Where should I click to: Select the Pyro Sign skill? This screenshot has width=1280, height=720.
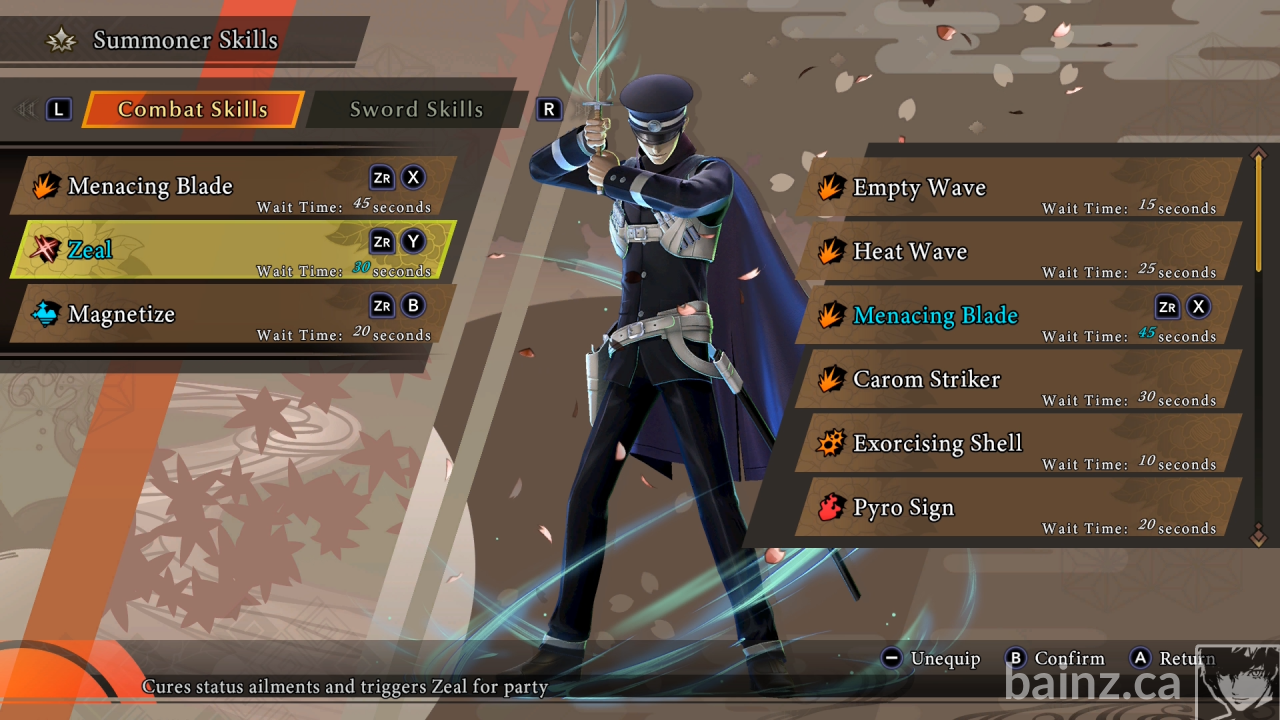[x=1018, y=508]
